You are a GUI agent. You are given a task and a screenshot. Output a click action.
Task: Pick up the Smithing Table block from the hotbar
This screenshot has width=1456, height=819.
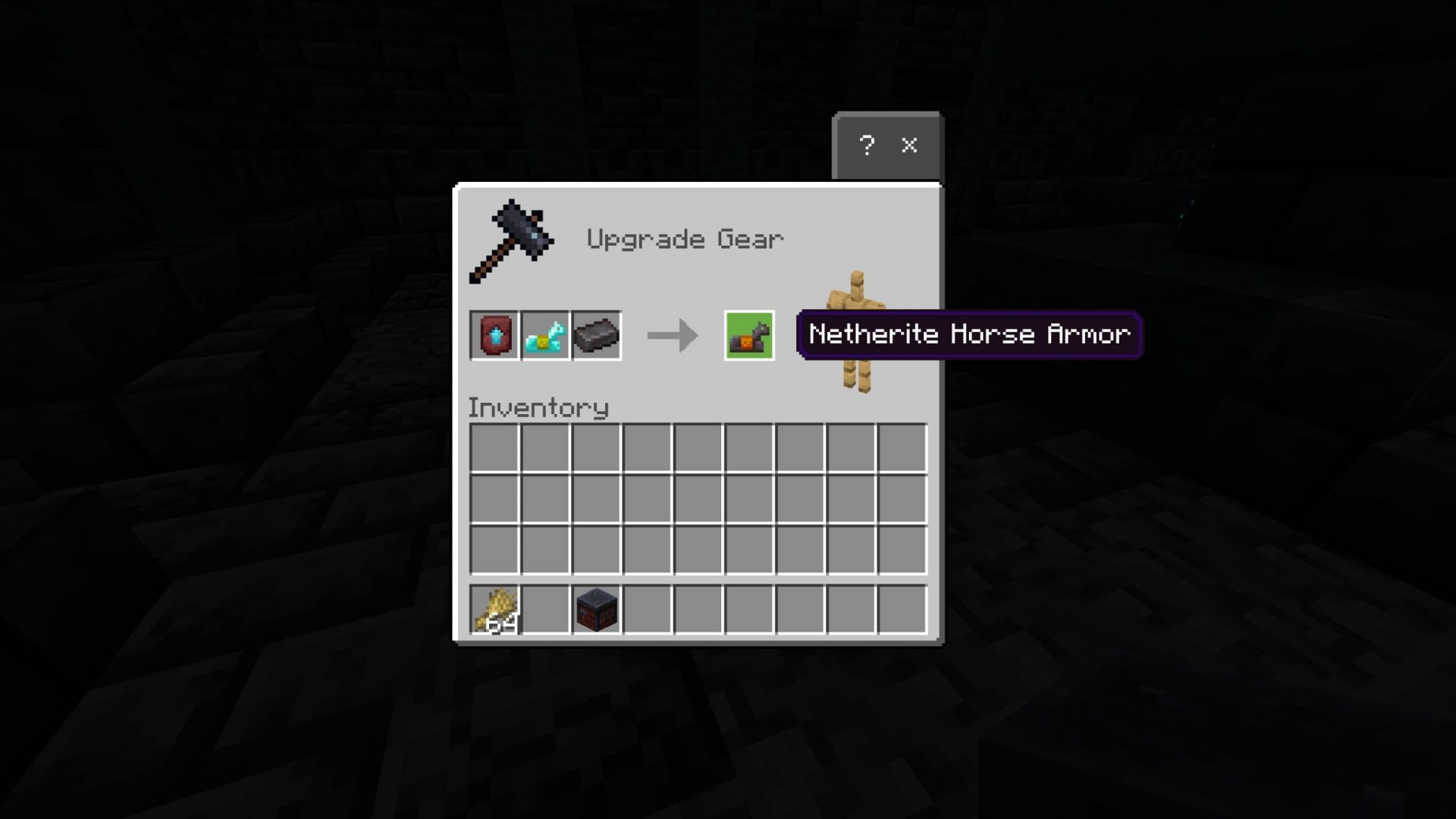tap(596, 610)
